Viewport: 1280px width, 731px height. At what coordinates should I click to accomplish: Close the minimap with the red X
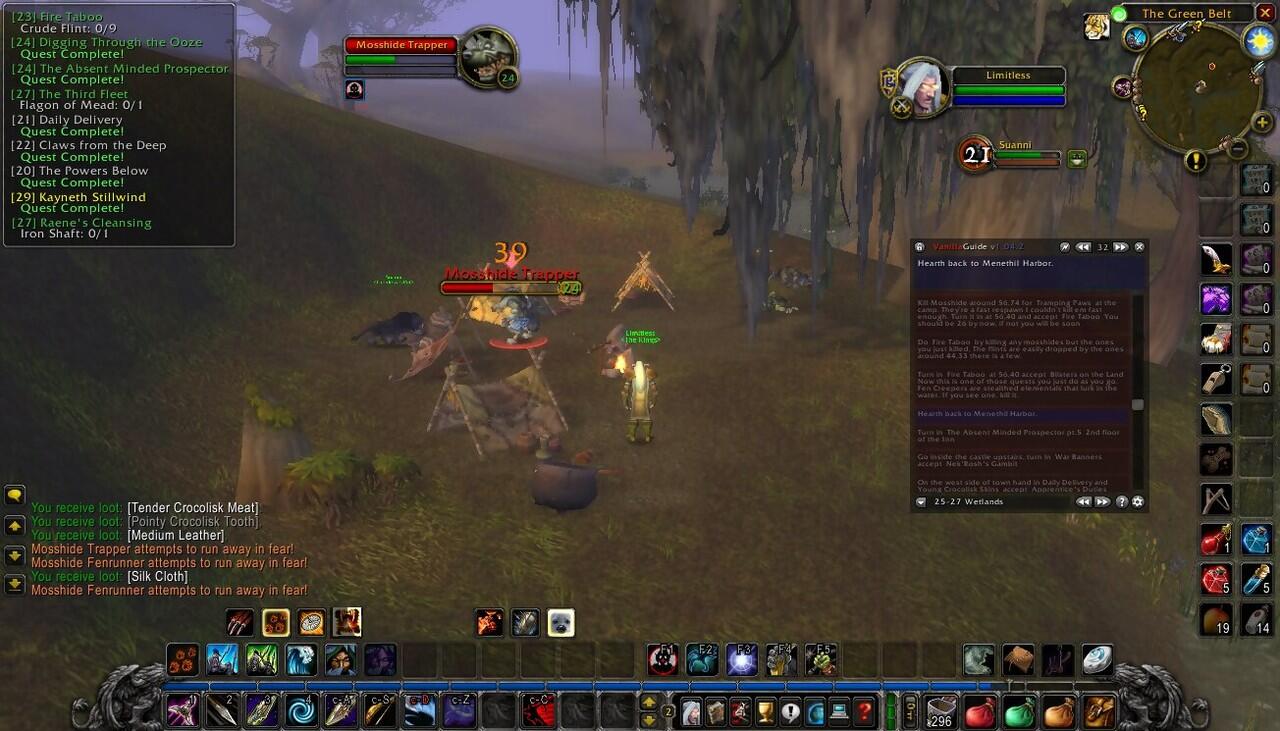click(1265, 13)
